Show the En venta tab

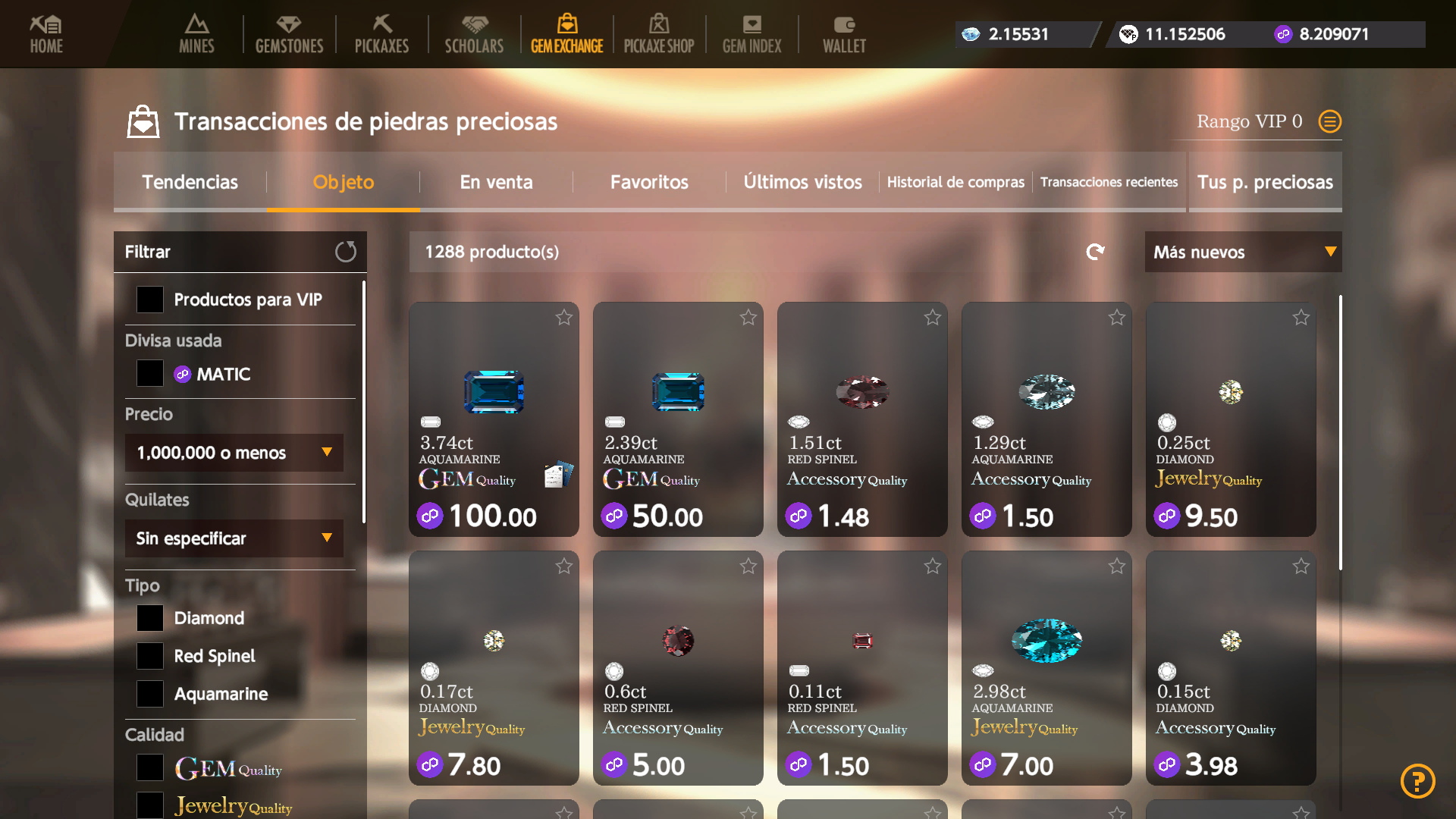(496, 182)
